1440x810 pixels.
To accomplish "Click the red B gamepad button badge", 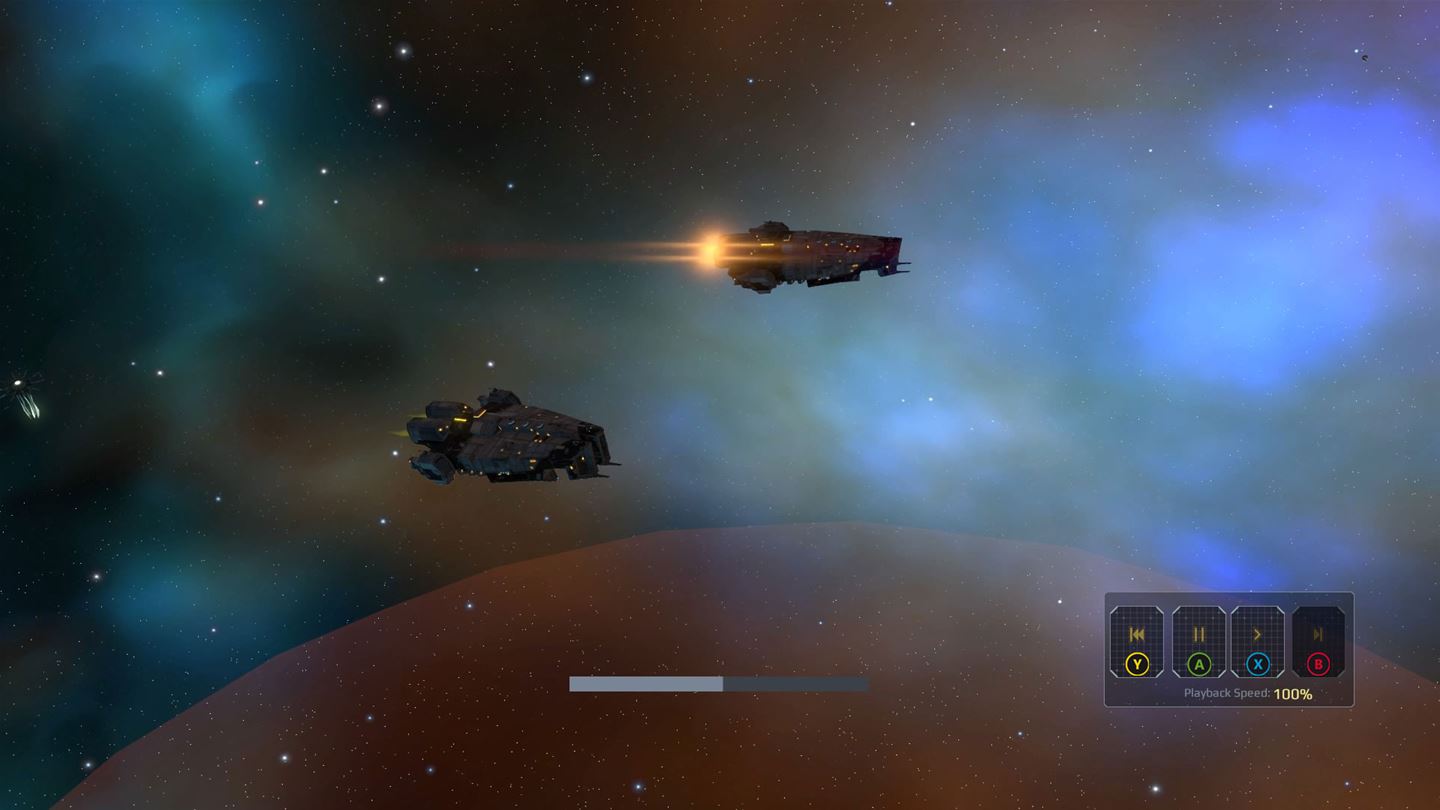I will point(1318,664).
